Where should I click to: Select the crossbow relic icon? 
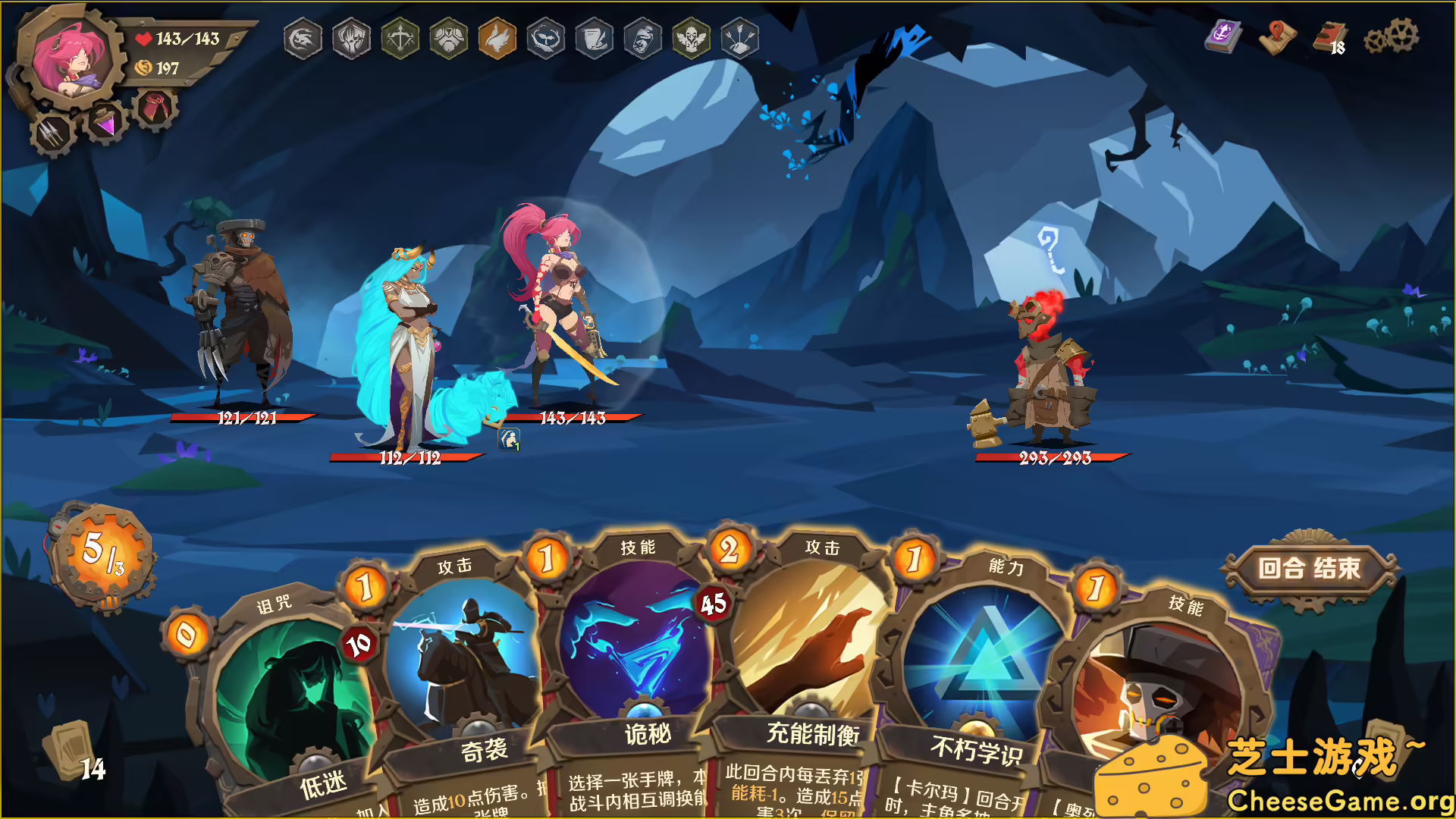pyautogui.click(x=400, y=39)
